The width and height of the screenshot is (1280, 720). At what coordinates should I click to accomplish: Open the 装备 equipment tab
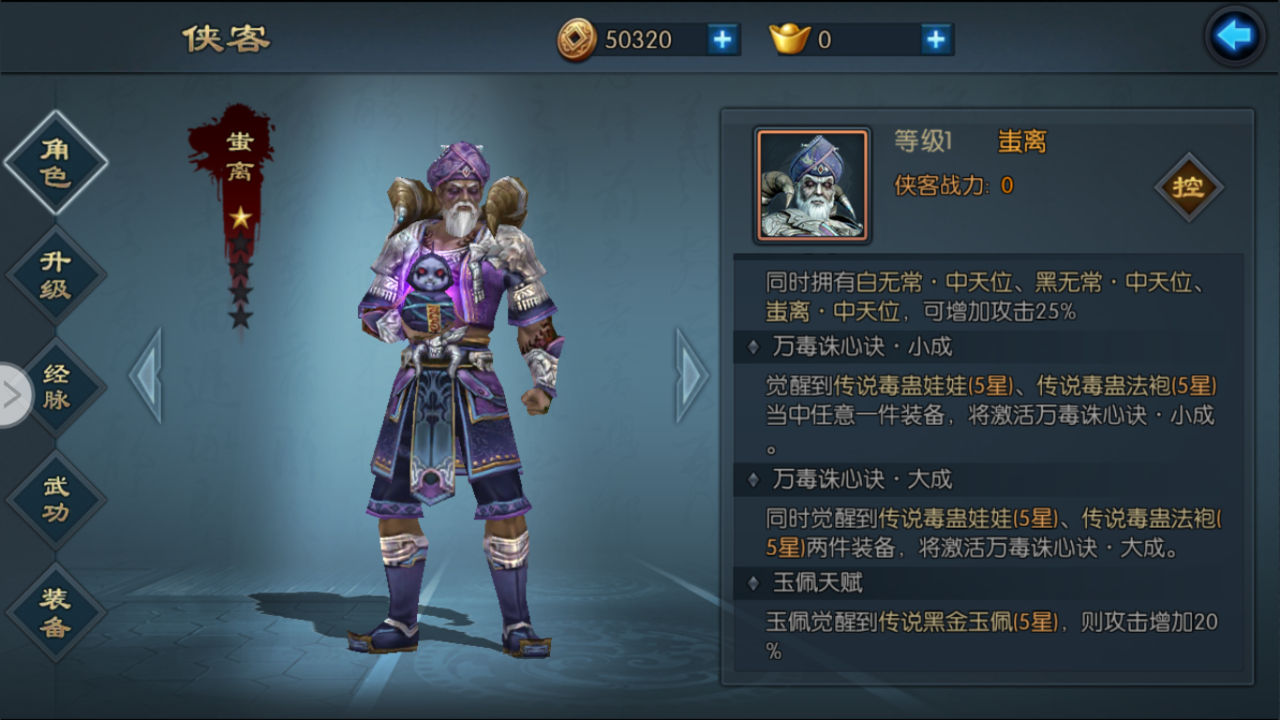click(x=56, y=612)
